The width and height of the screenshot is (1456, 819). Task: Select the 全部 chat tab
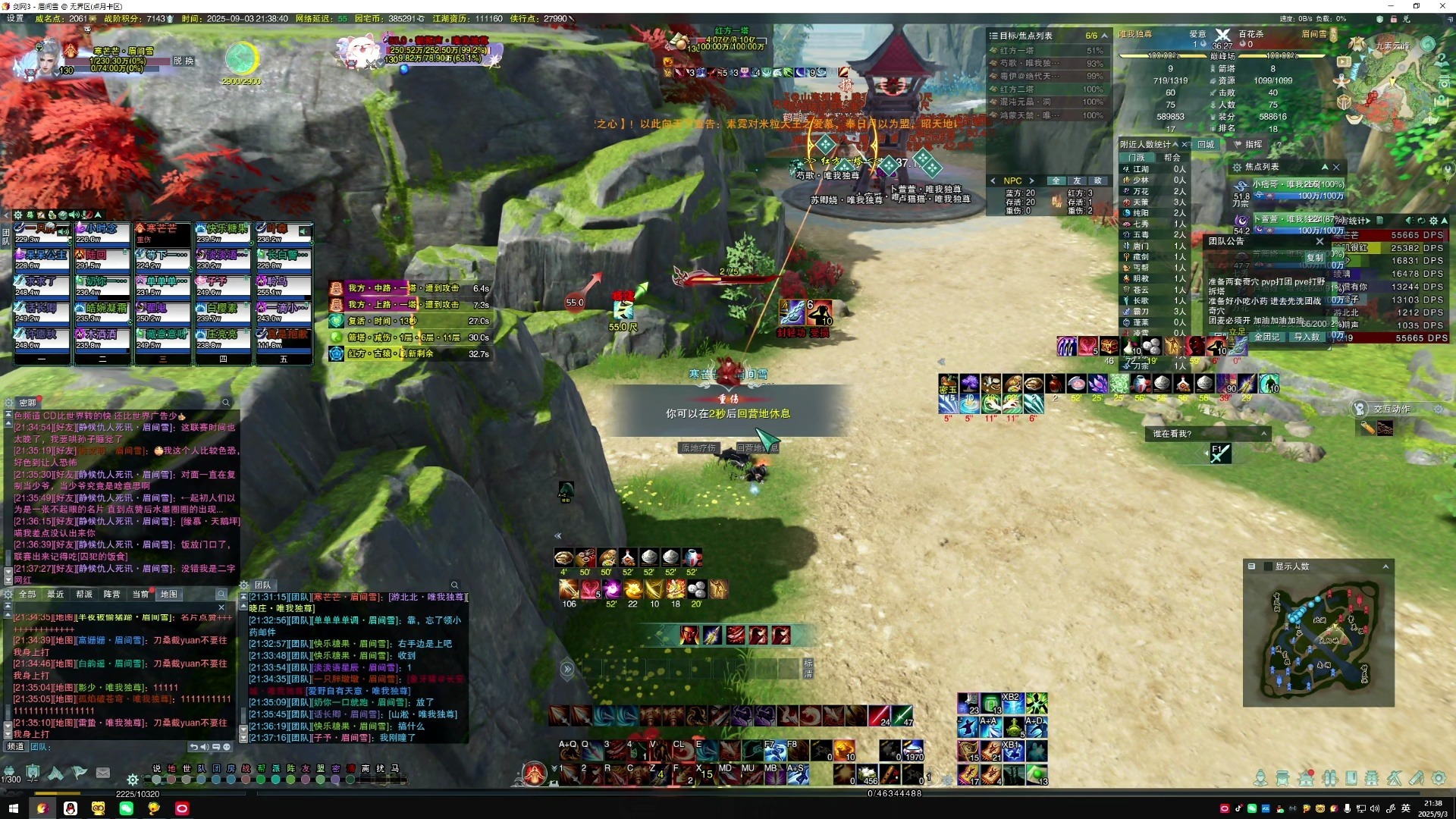[27, 595]
